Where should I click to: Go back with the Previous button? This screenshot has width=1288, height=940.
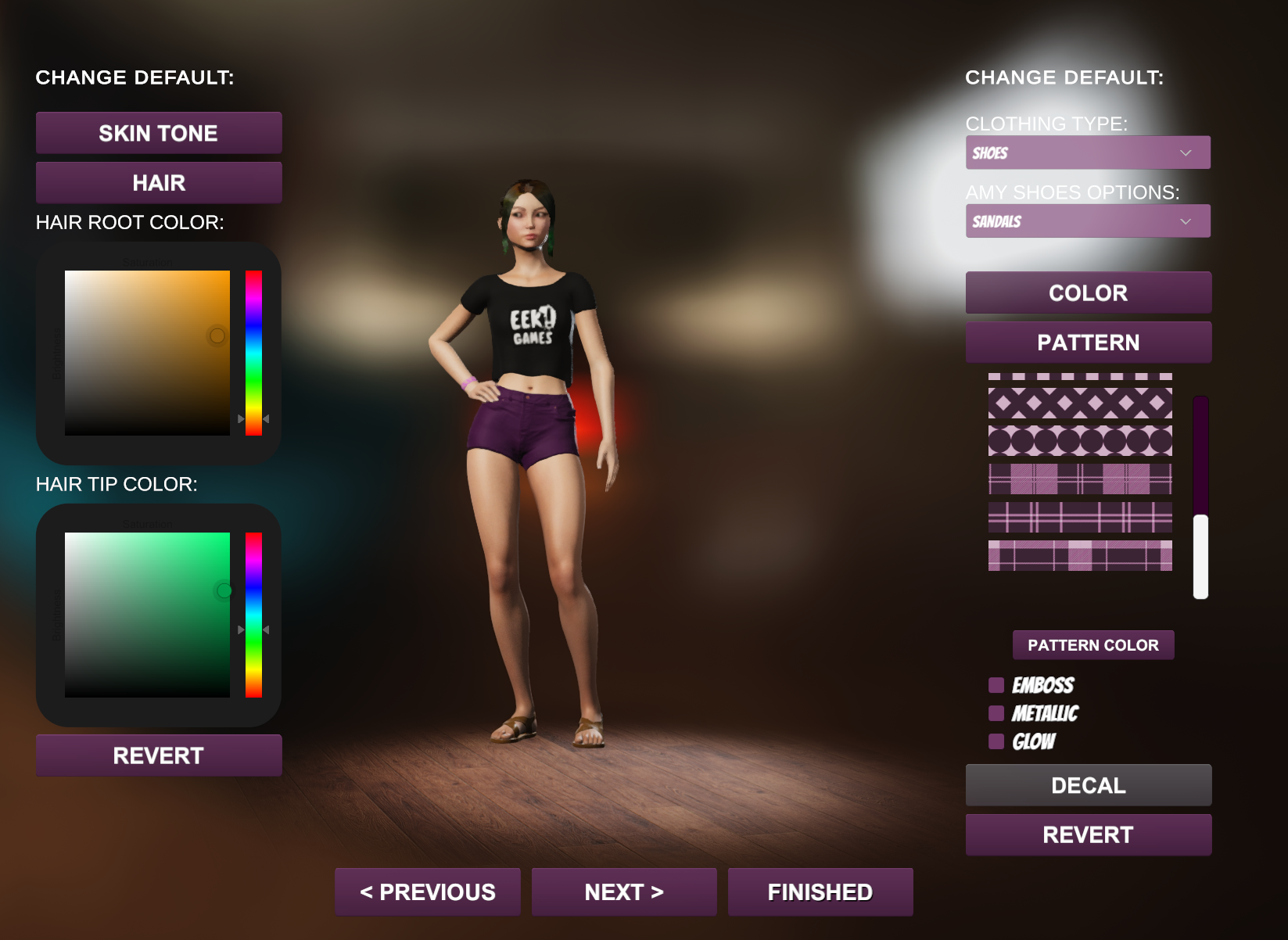[428, 892]
